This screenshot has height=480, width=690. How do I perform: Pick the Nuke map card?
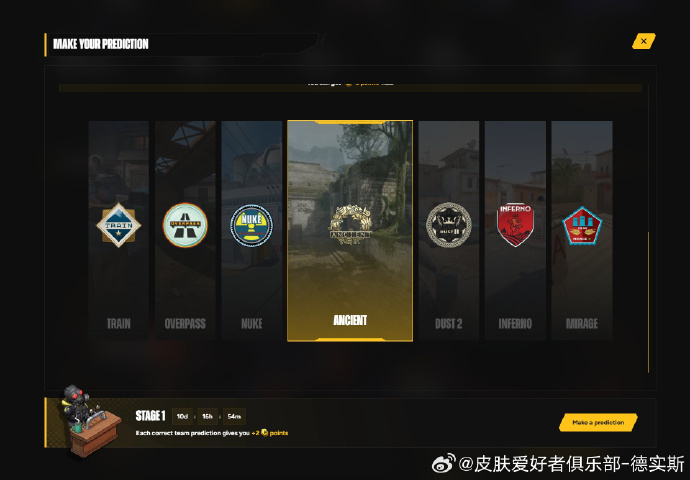251,230
